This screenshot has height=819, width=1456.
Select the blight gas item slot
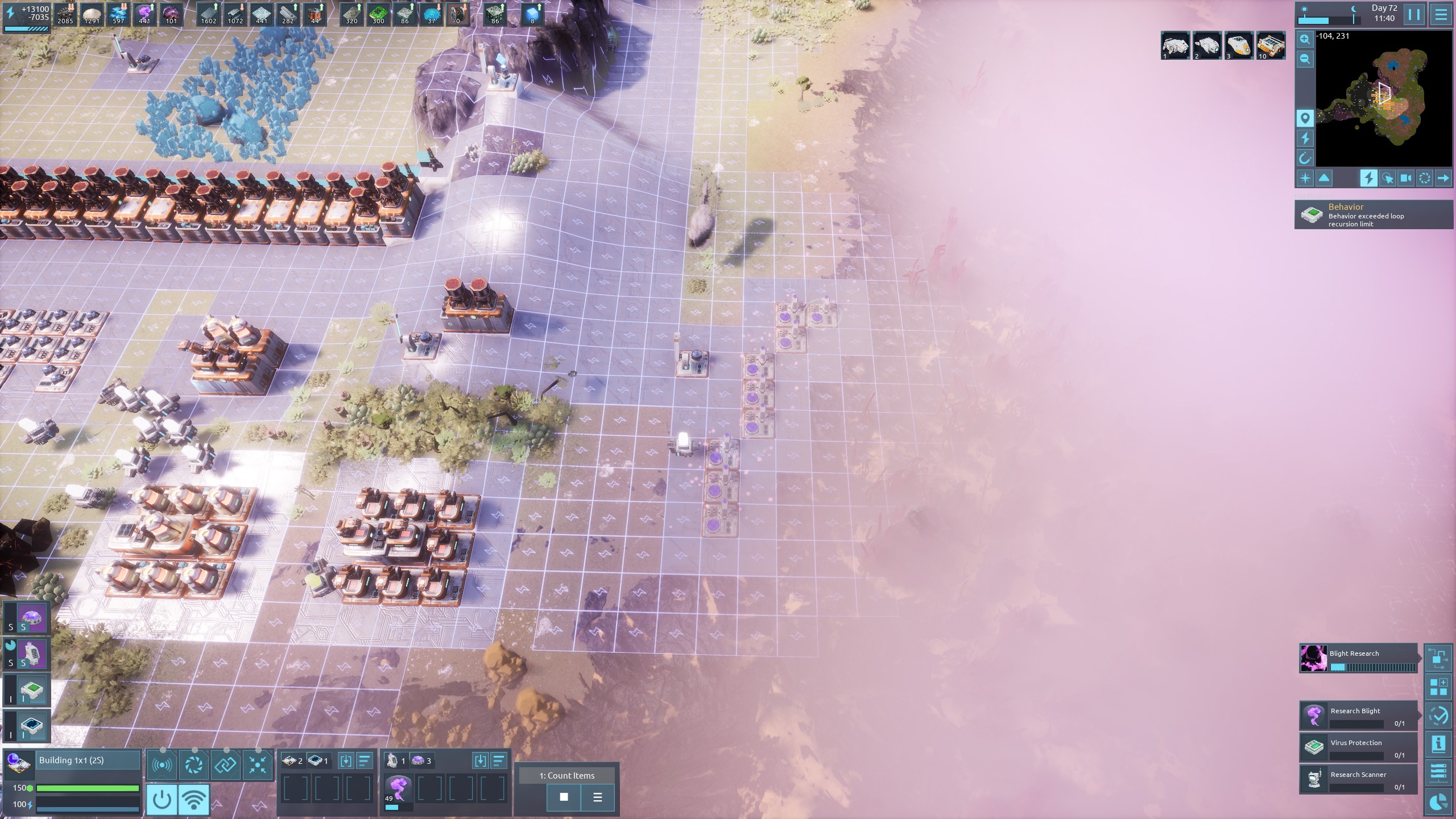pyautogui.click(x=398, y=789)
